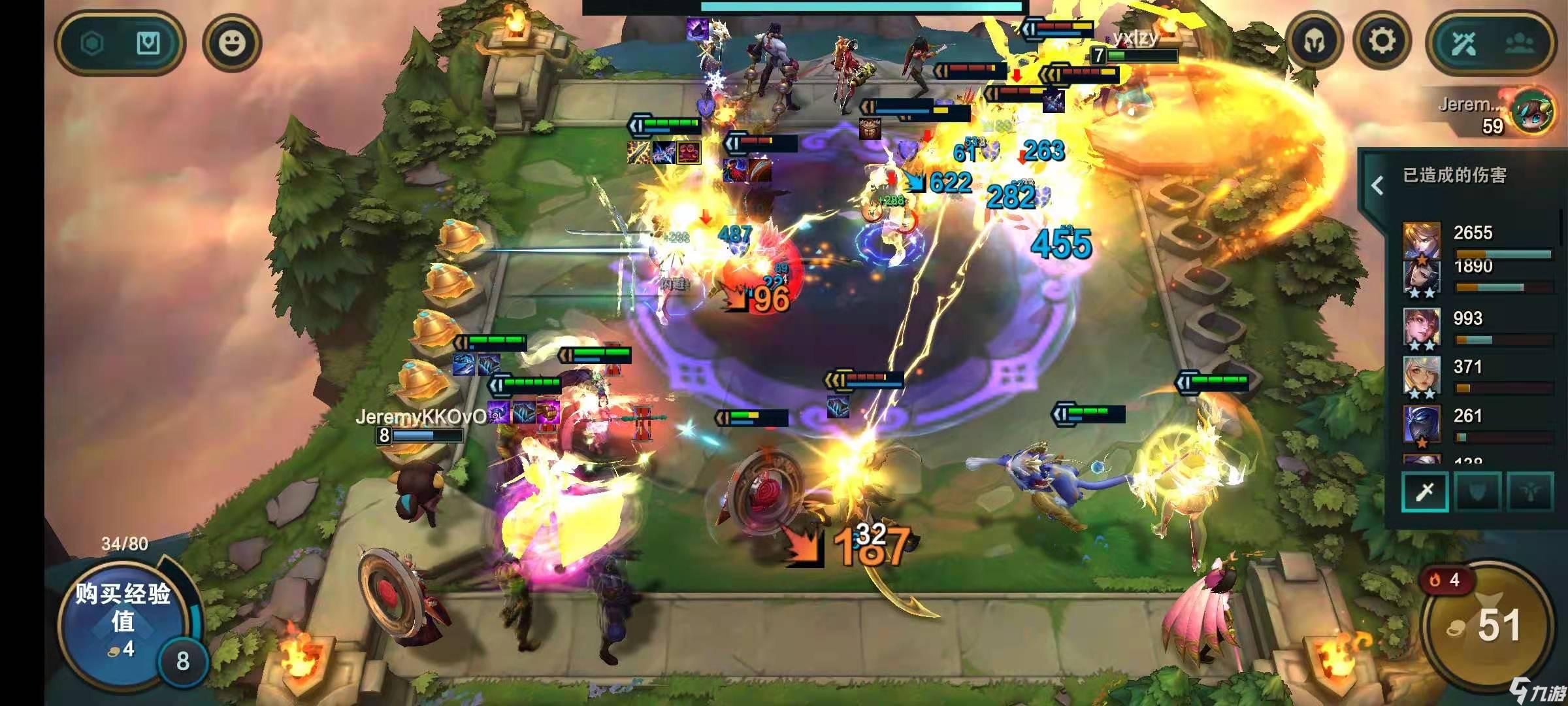This screenshot has width=1568, height=706.
Task: Switch to the third tab of the damage panel
Action: coord(1530,492)
